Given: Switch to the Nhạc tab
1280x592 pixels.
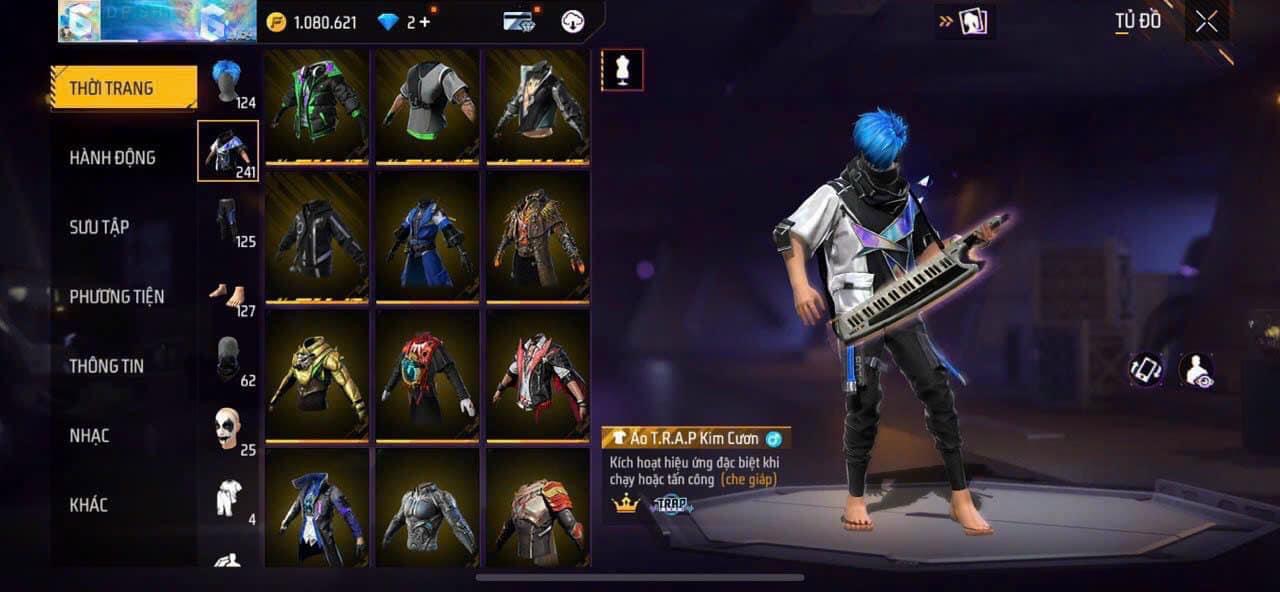Looking at the screenshot, I should [x=89, y=435].
